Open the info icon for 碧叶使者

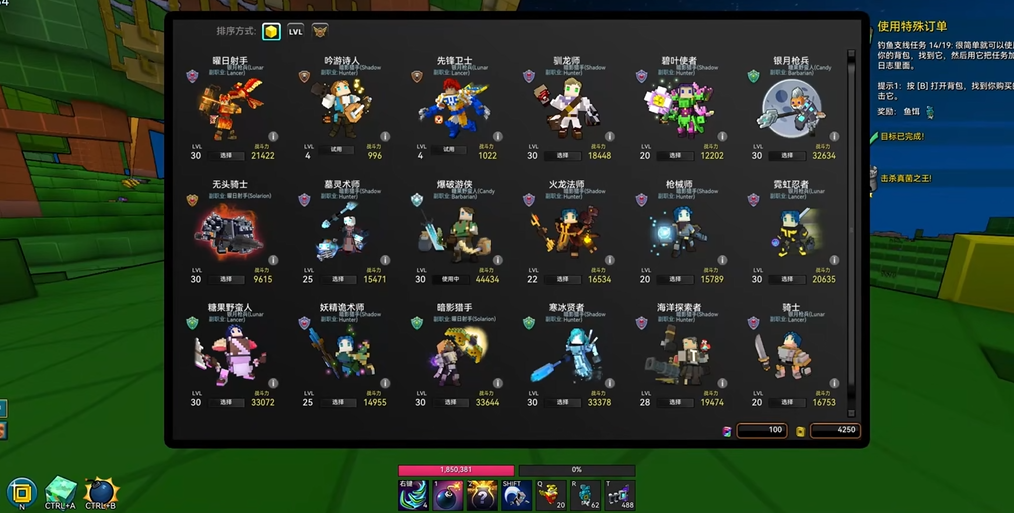click(x=722, y=136)
